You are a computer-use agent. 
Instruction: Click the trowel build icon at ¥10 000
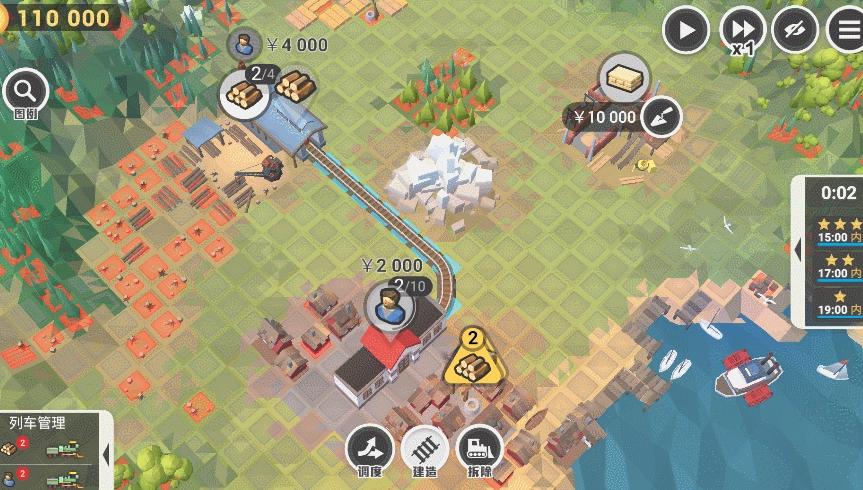pos(660,117)
